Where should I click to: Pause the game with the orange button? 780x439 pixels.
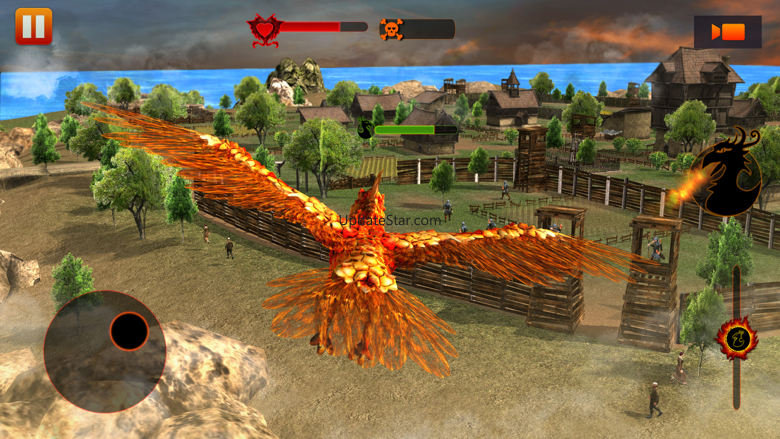click(x=33, y=27)
